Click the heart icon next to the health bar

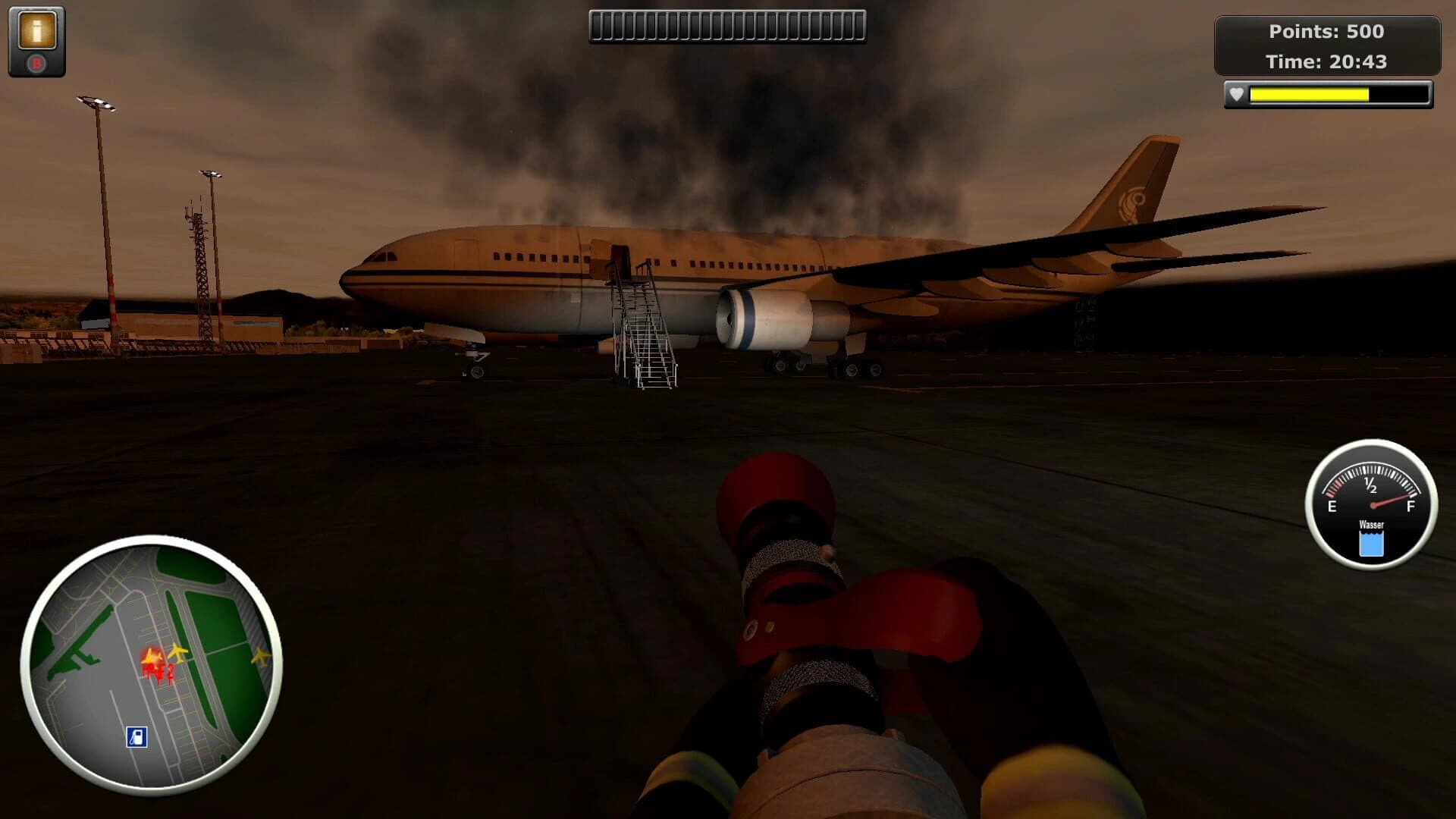click(1238, 96)
